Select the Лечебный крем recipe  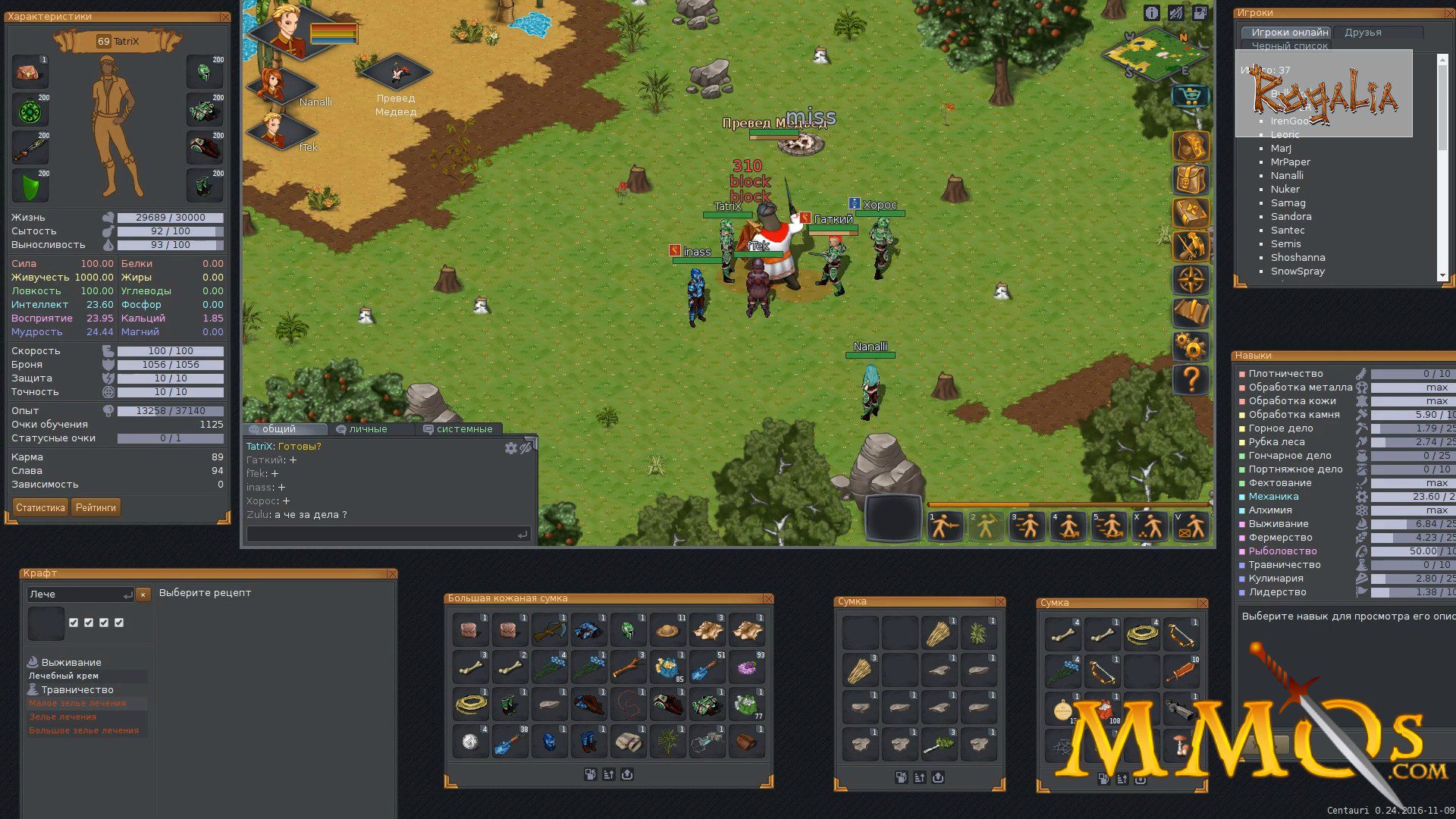64,676
